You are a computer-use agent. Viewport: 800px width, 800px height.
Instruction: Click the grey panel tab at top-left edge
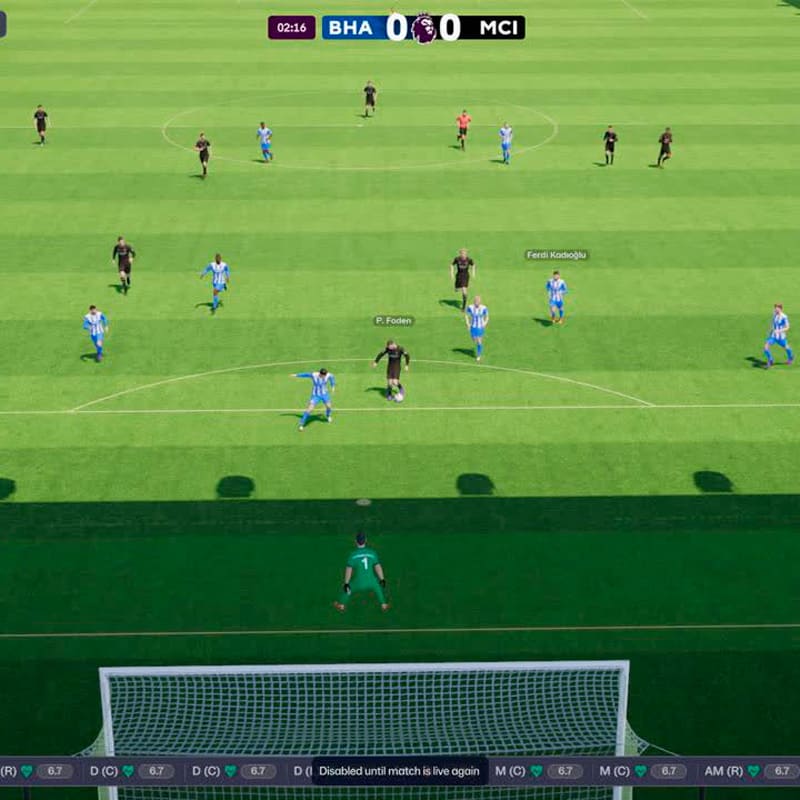3,24
